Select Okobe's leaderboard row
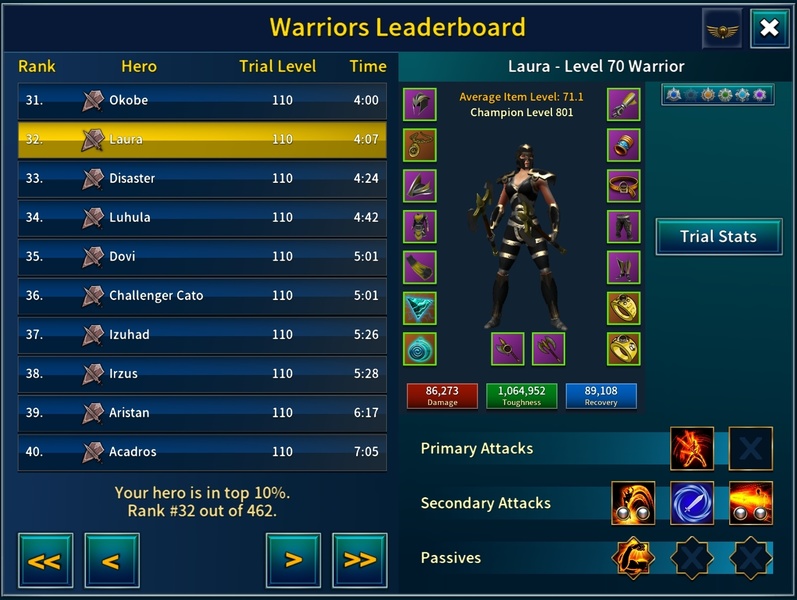The height and width of the screenshot is (600, 797). (202, 100)
